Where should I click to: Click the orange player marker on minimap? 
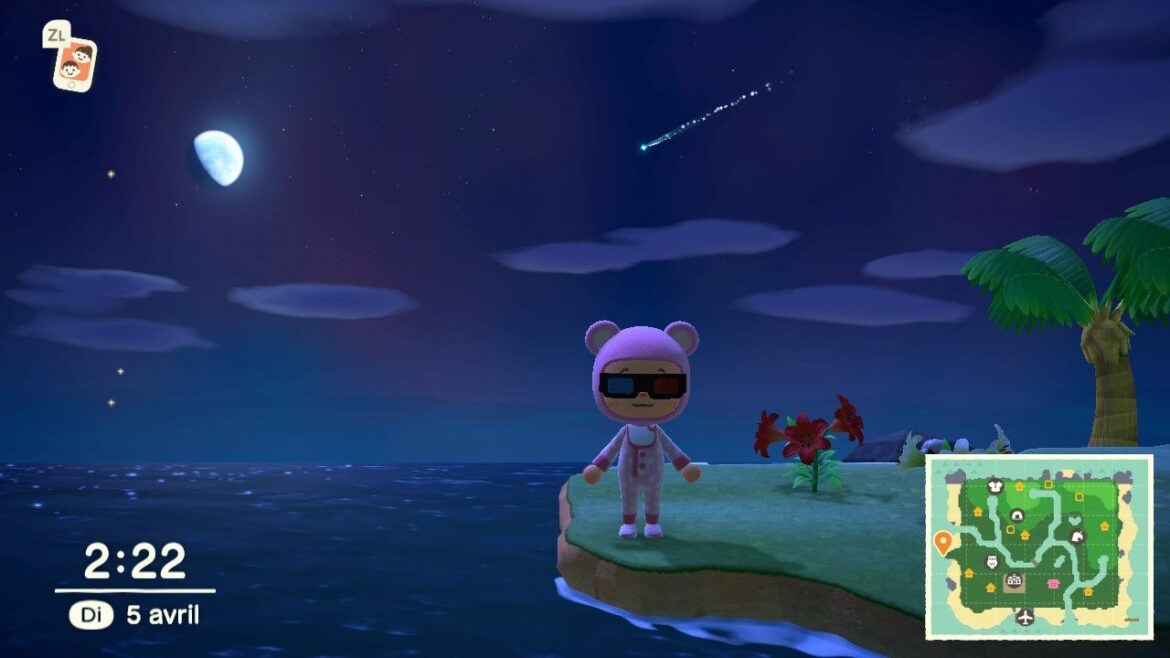pyautogui.click(x=942, y=542)
